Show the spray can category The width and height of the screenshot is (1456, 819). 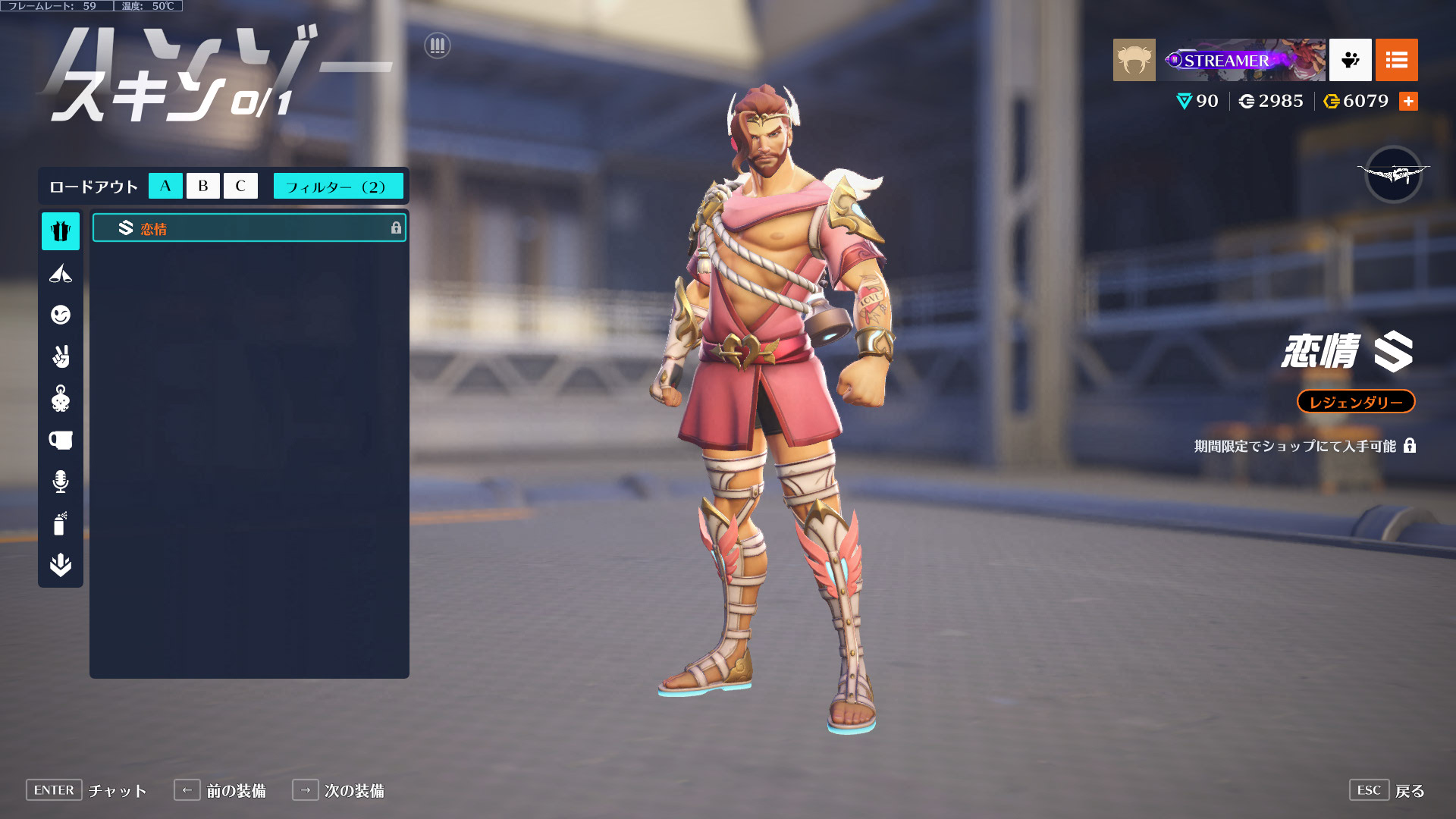[61, 523]
